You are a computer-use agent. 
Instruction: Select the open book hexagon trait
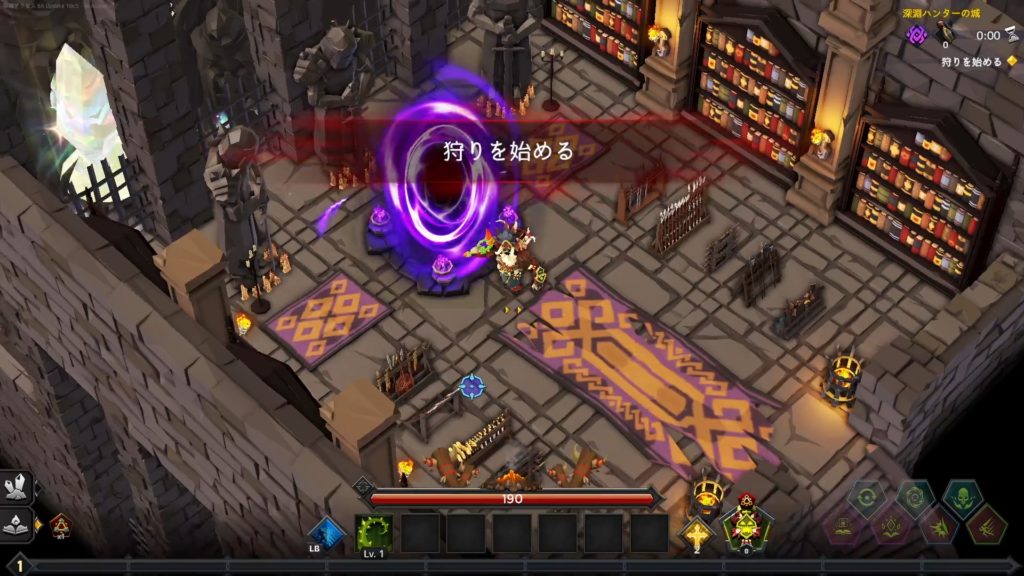pyautogui.click(x=843, y=525)
